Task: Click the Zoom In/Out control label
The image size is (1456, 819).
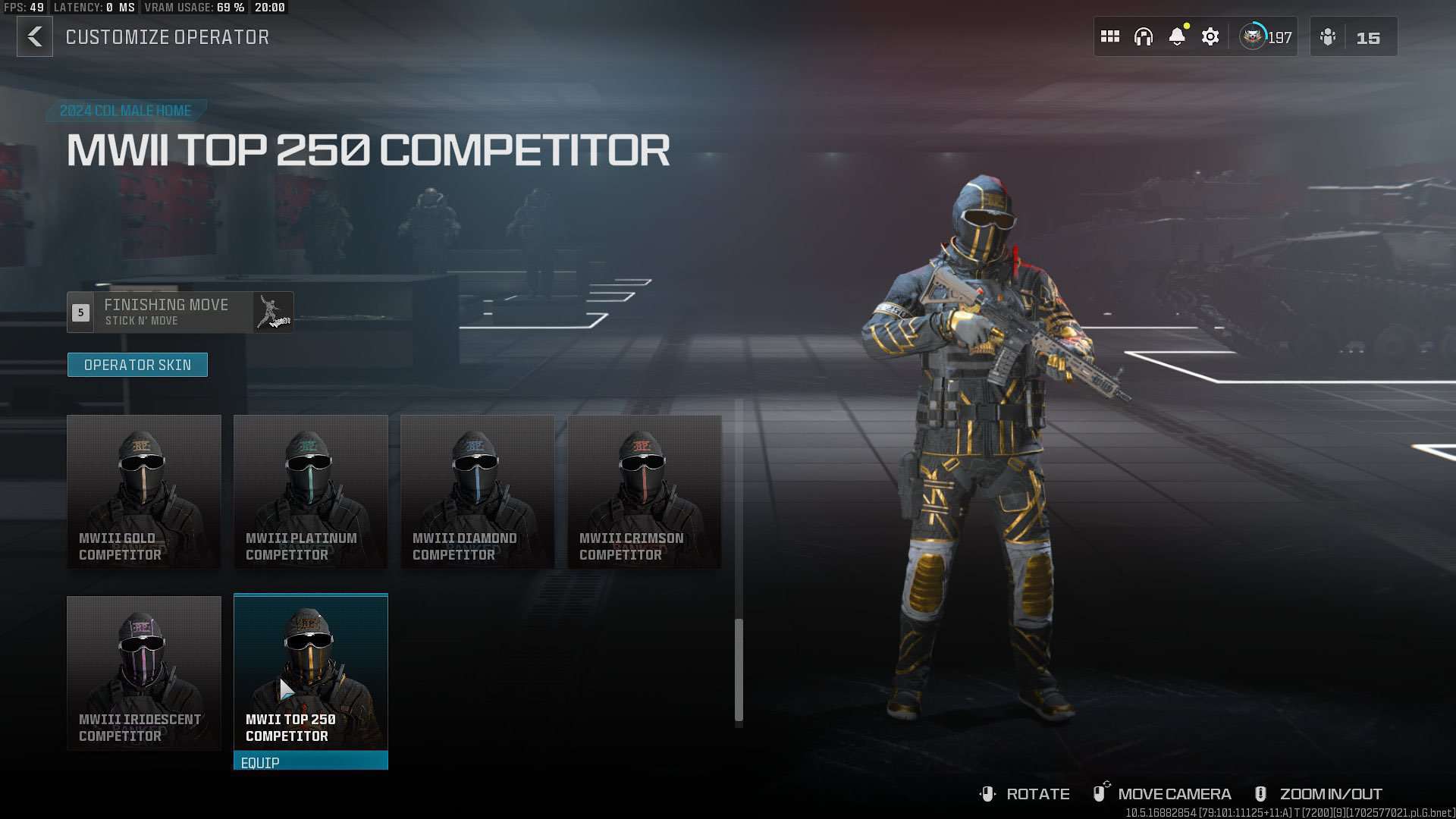Action: click(1331, 793)
